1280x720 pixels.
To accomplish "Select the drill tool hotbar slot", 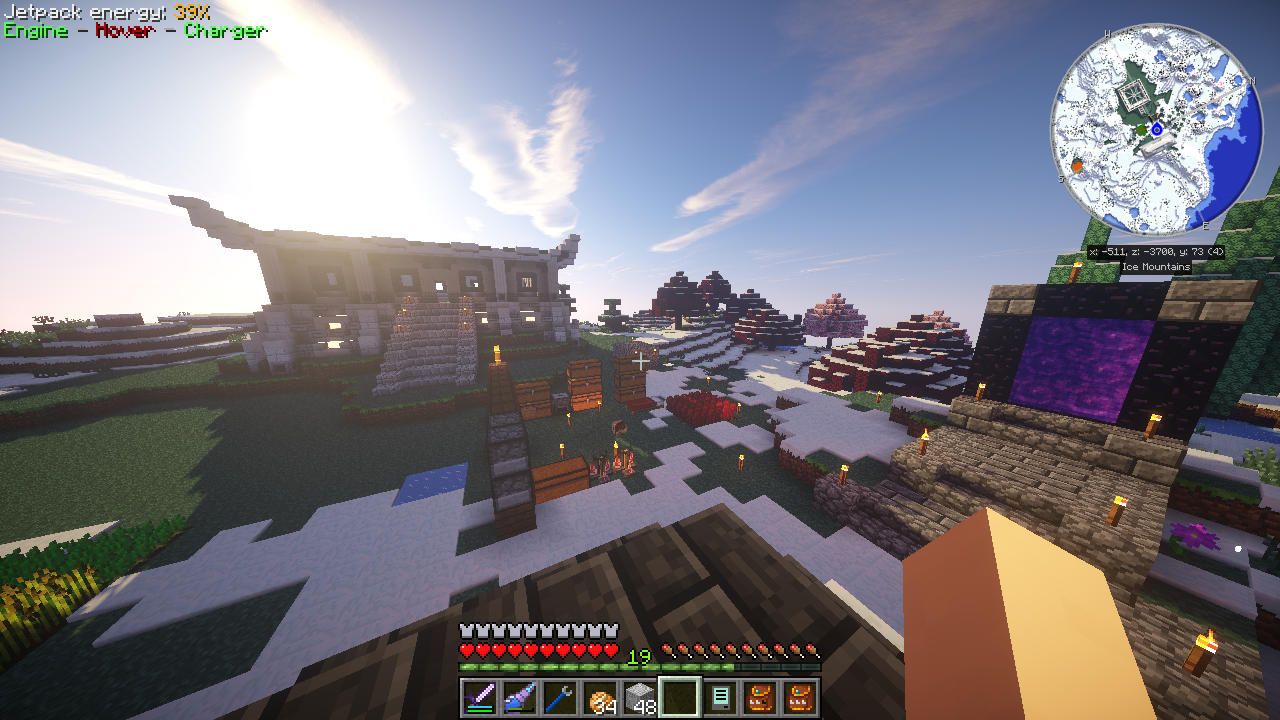I will (x=520, y=697).
